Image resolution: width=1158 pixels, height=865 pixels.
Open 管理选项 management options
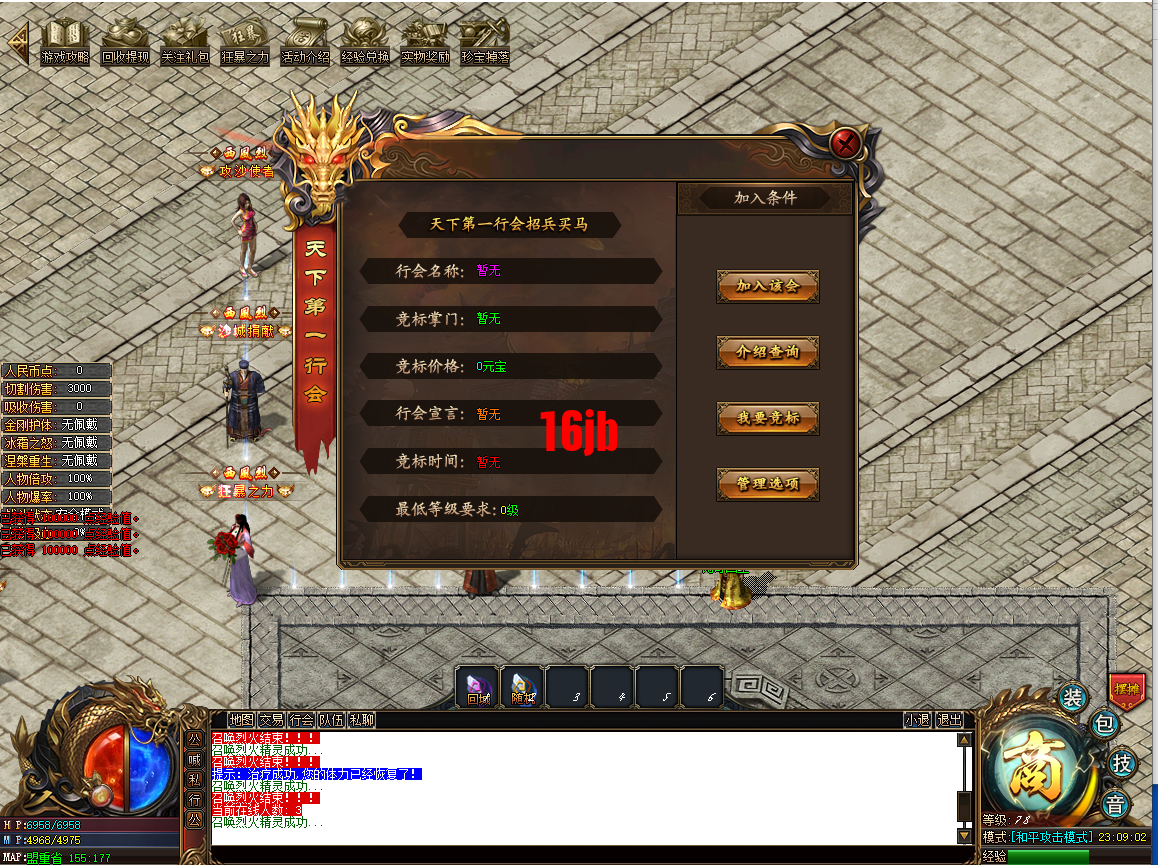[768, 484]
